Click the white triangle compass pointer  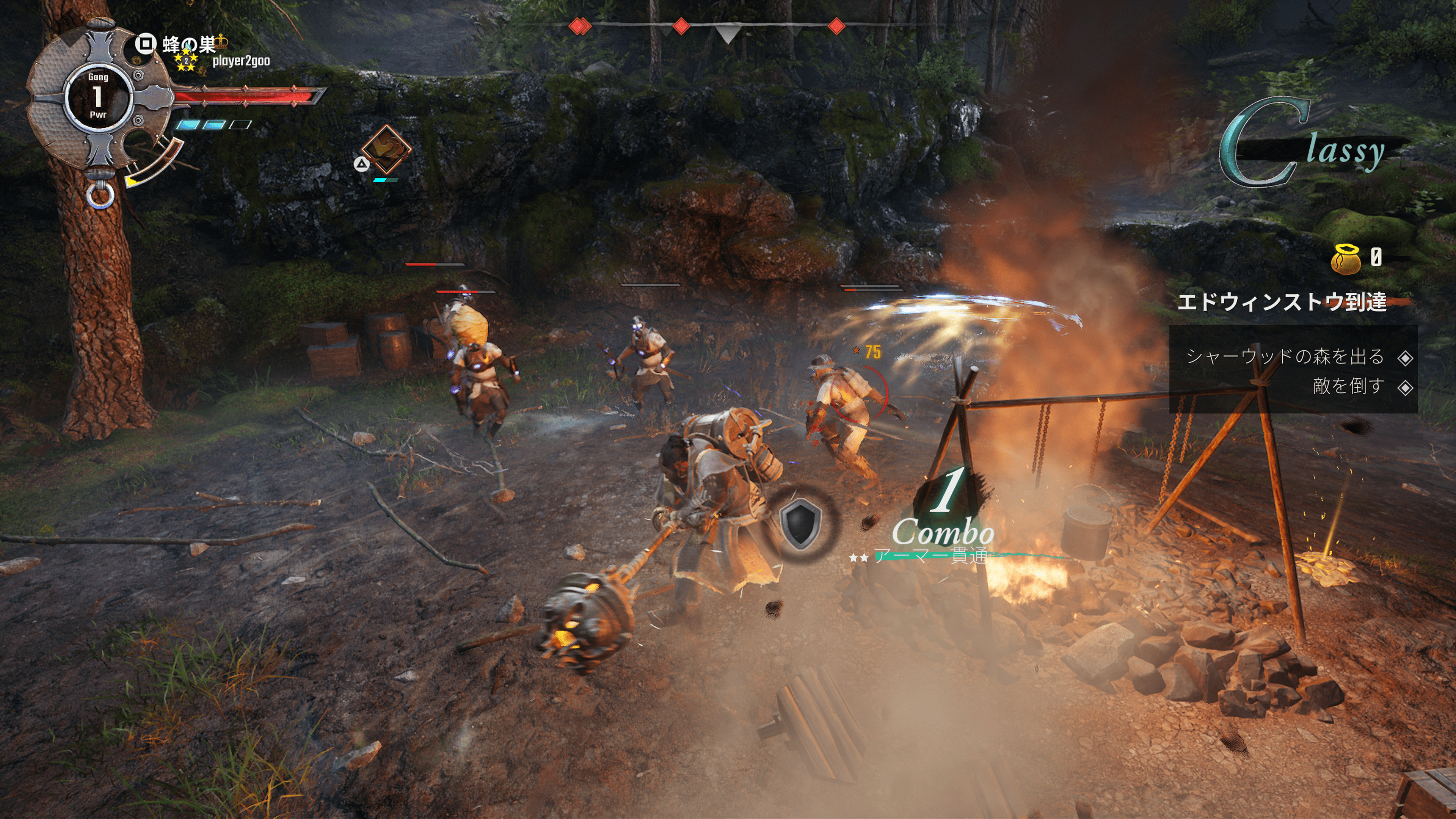click(x=728, y=33)
